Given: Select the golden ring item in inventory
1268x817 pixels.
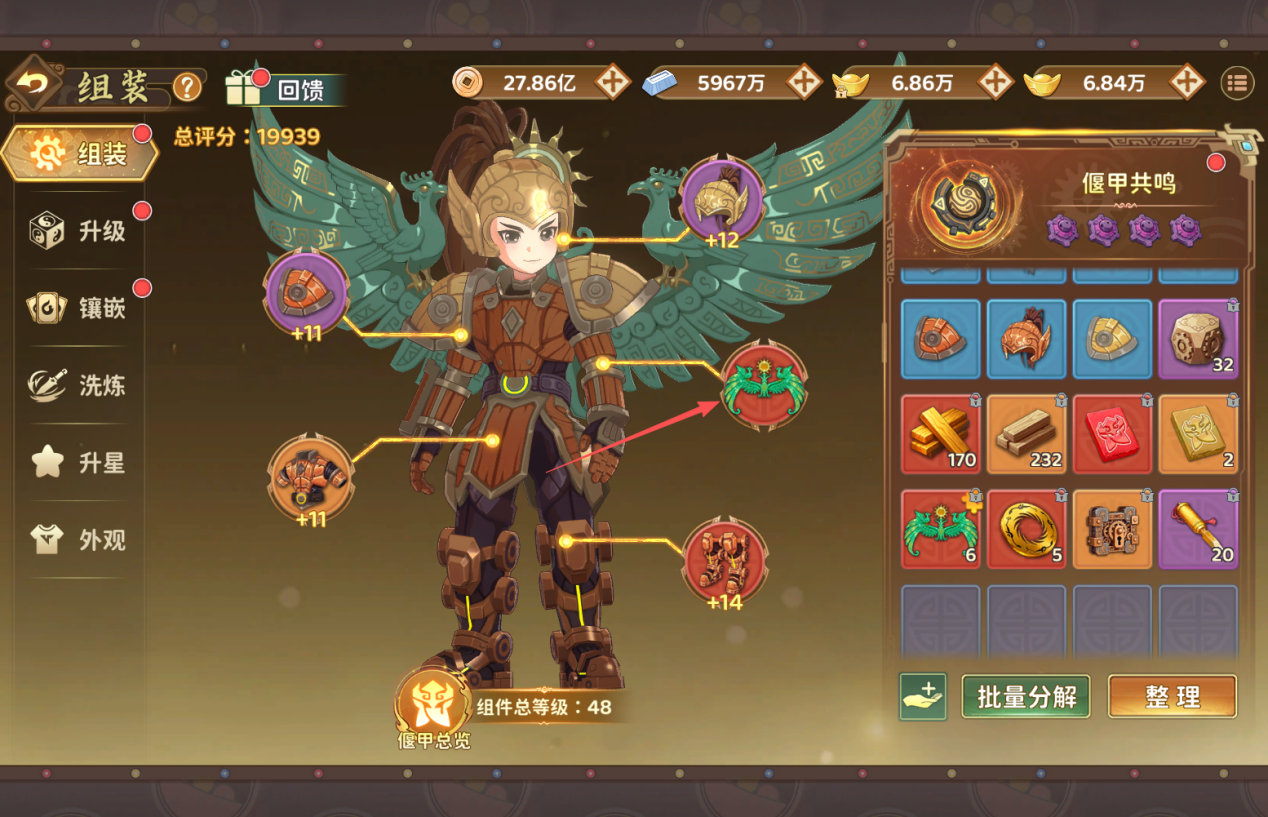Looking at the screenshot, I should click(1027, 530).
